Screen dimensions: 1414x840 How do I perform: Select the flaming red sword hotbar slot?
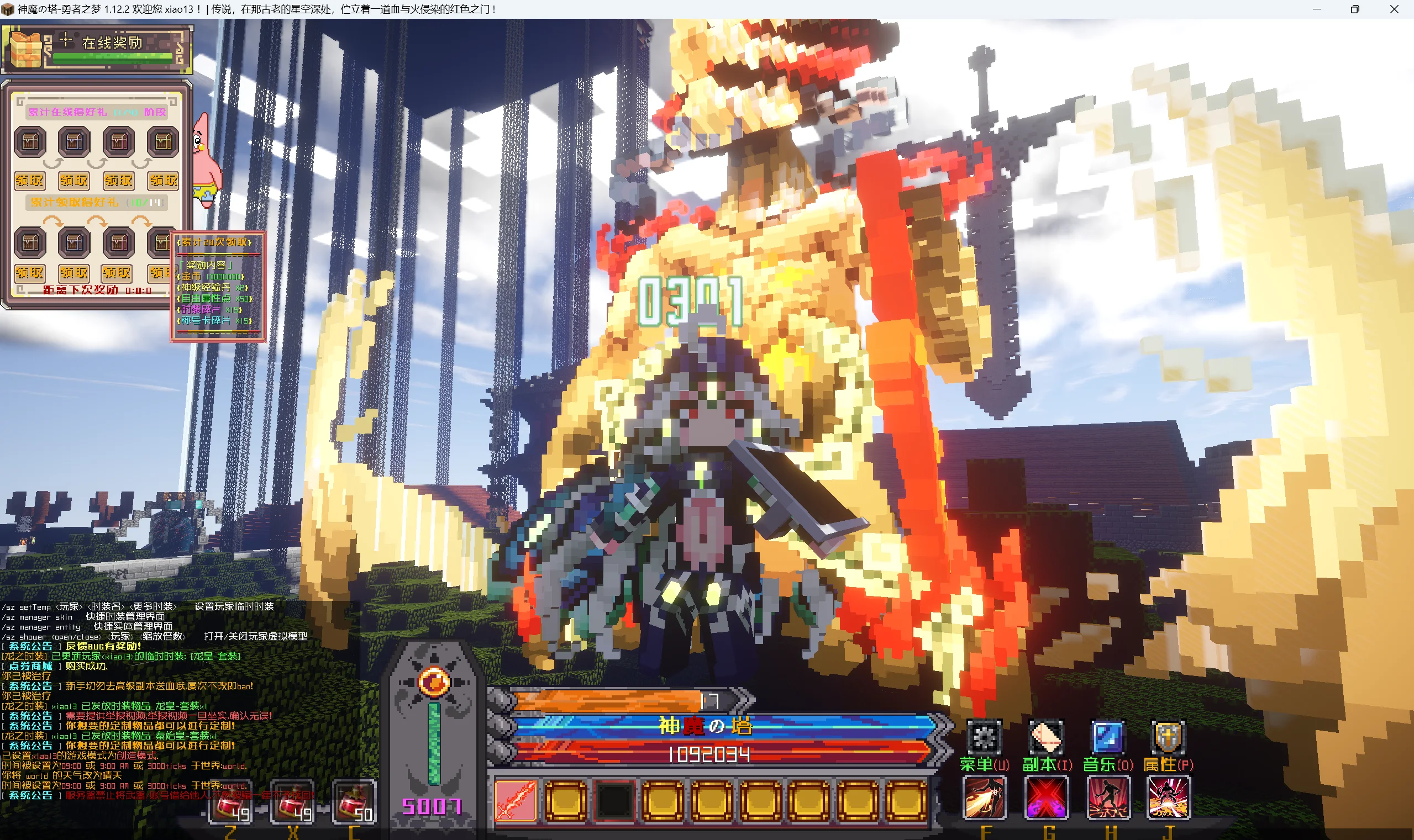[x=516, y=800]
